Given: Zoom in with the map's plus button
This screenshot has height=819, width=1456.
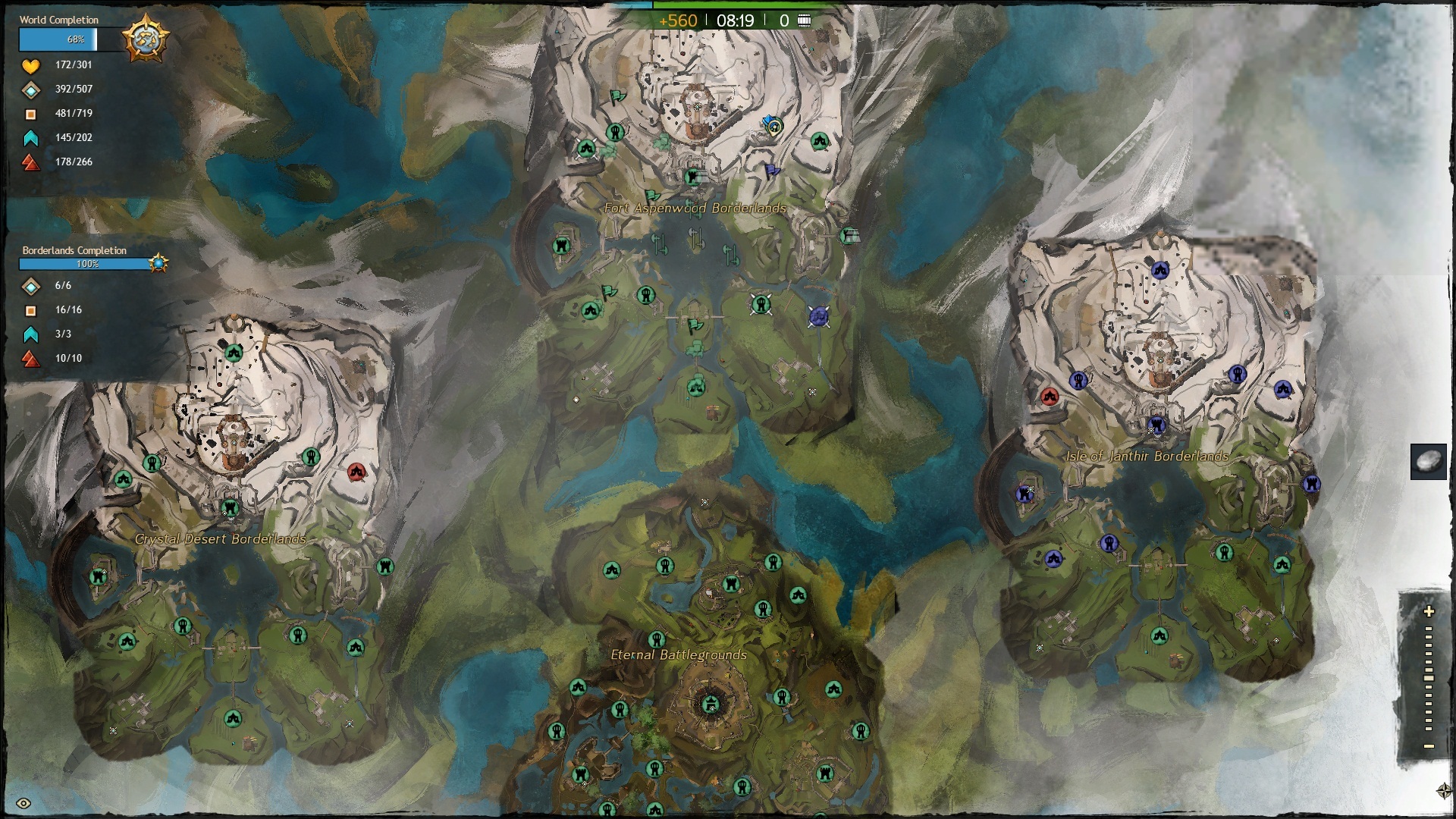Looking at the screenshot, I should click(1429, 611).
